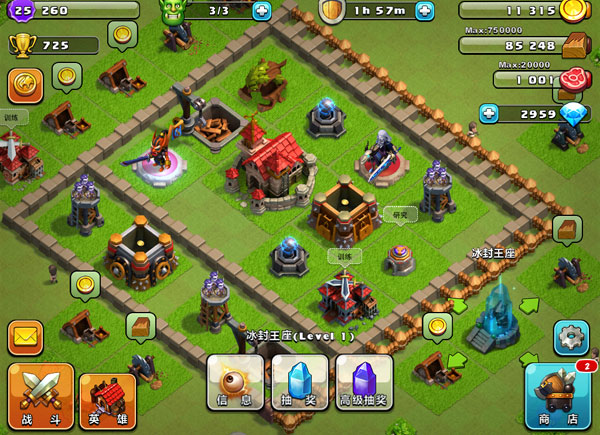Tap the shield icon in the top bar

coord(332,11)
